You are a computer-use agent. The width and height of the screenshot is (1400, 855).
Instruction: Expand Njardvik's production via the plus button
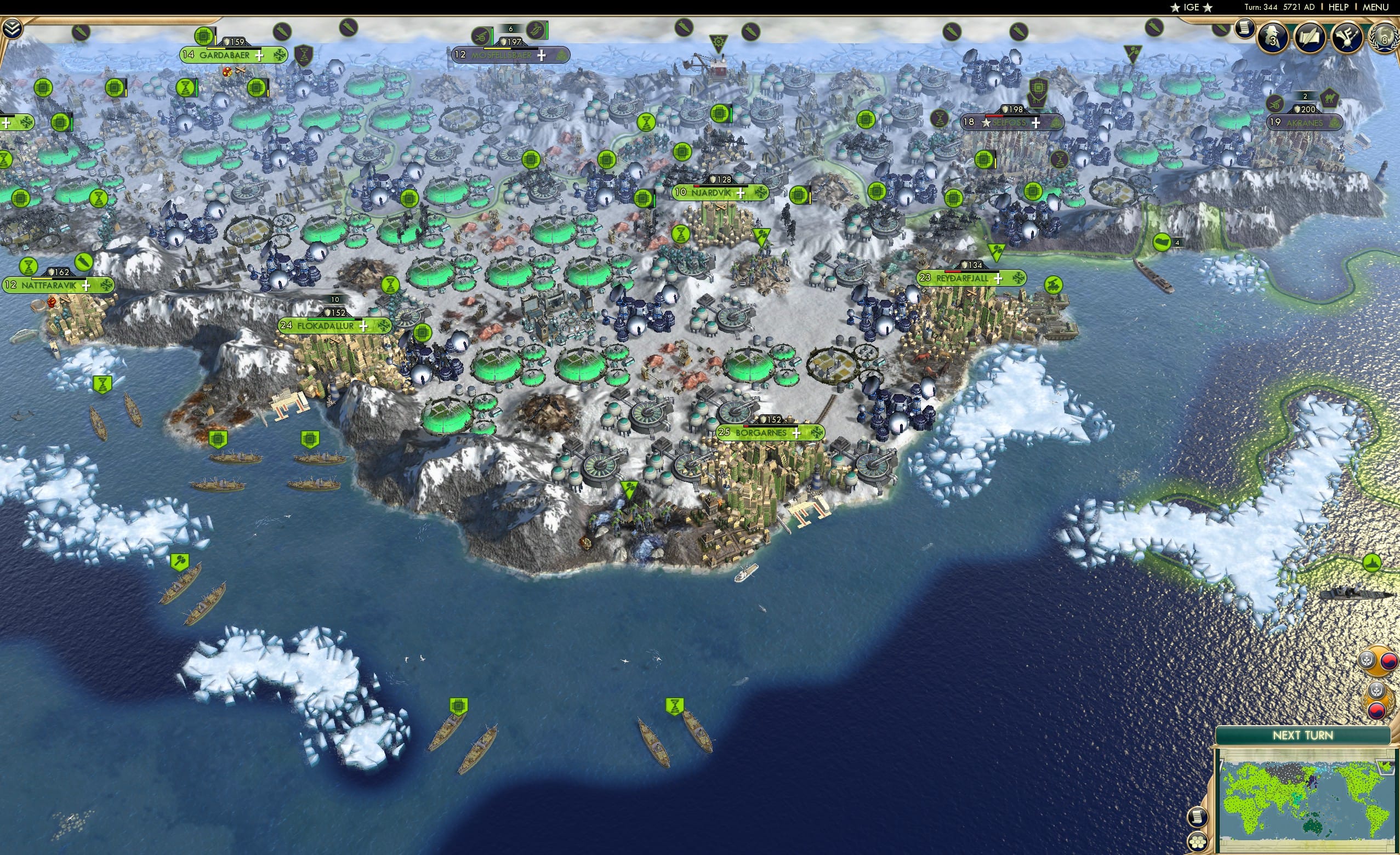click(x=741, y=192)
